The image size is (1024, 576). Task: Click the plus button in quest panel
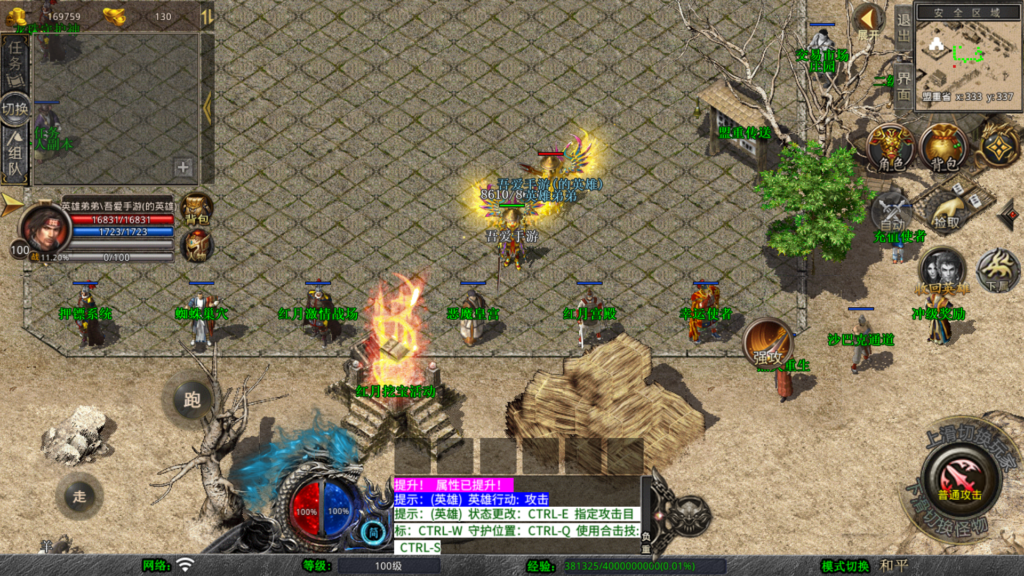[184, 167]
